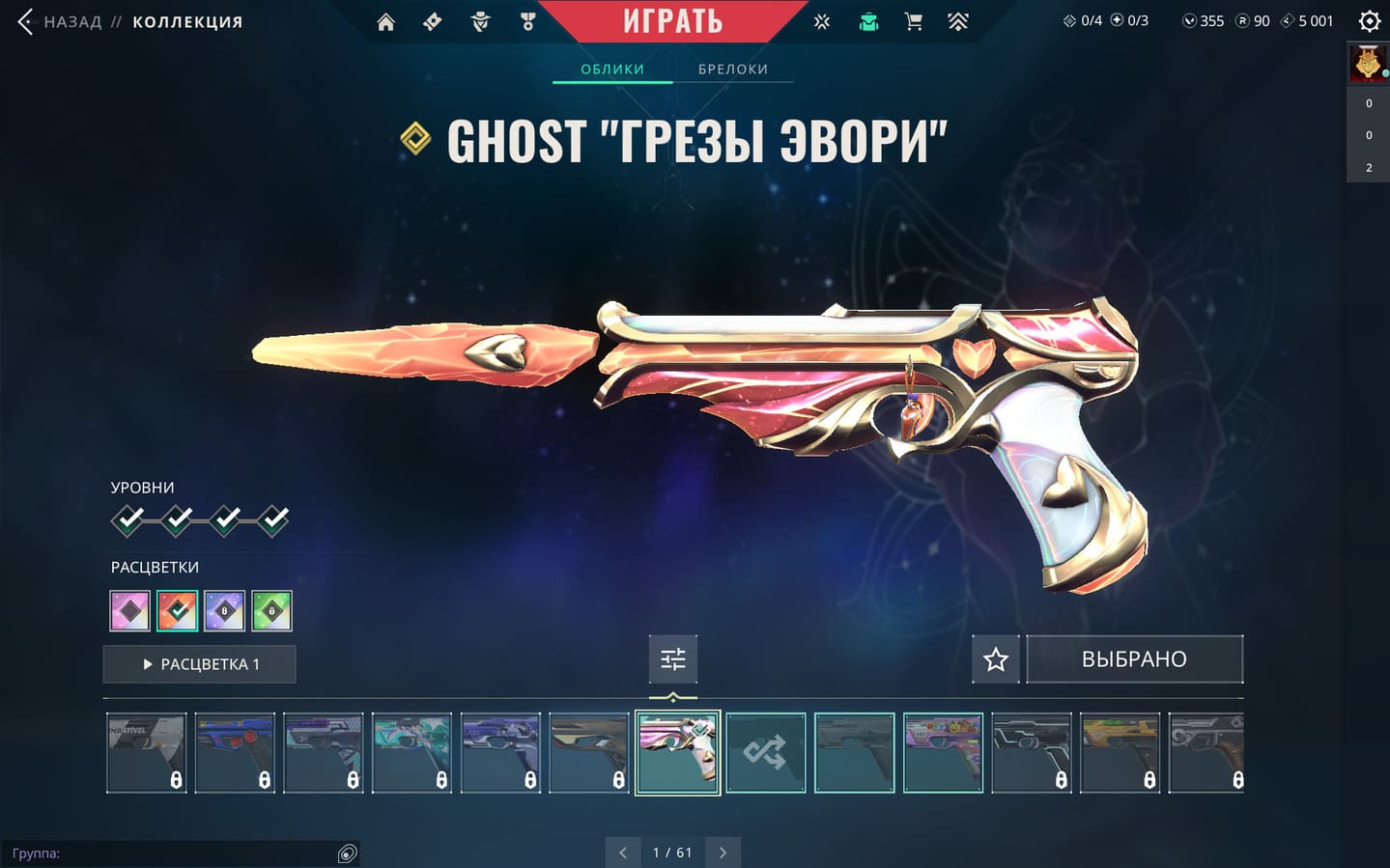The height and width of the screenshot is (868, 1390).
Task: Open the player avatar card
Action: pyautogui.click(x=1368, y=64)
